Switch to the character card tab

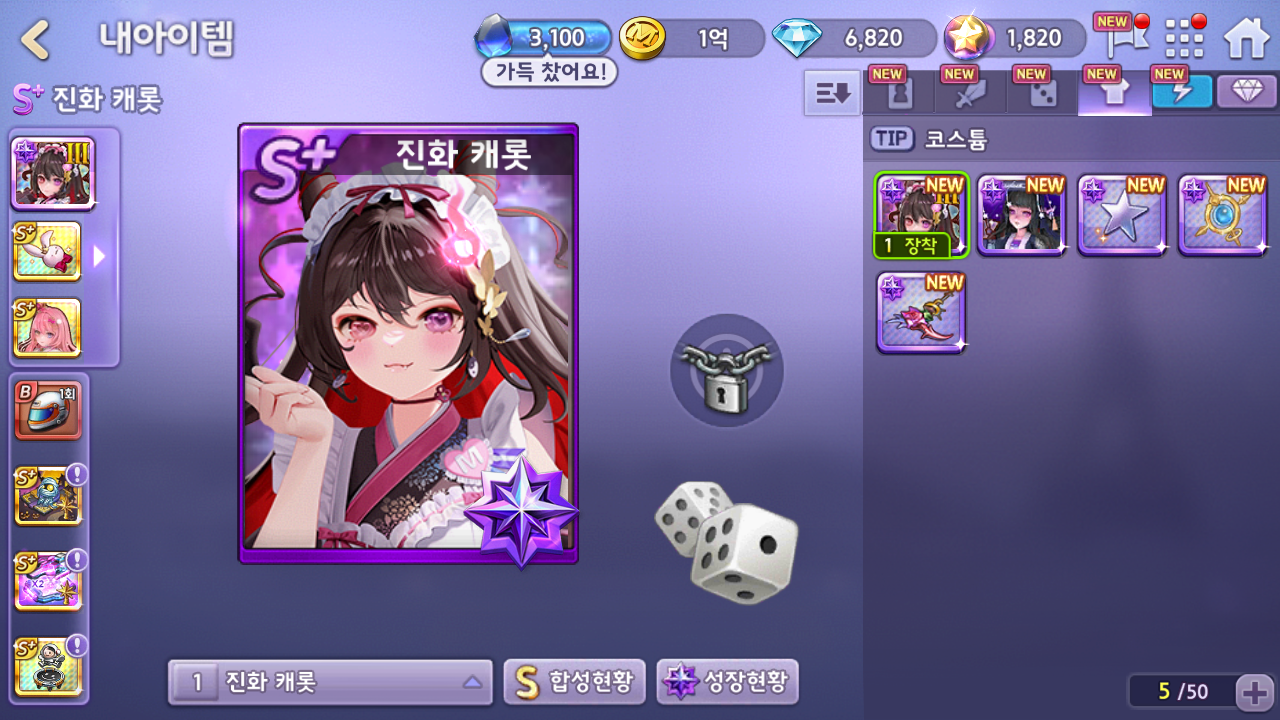897,93
